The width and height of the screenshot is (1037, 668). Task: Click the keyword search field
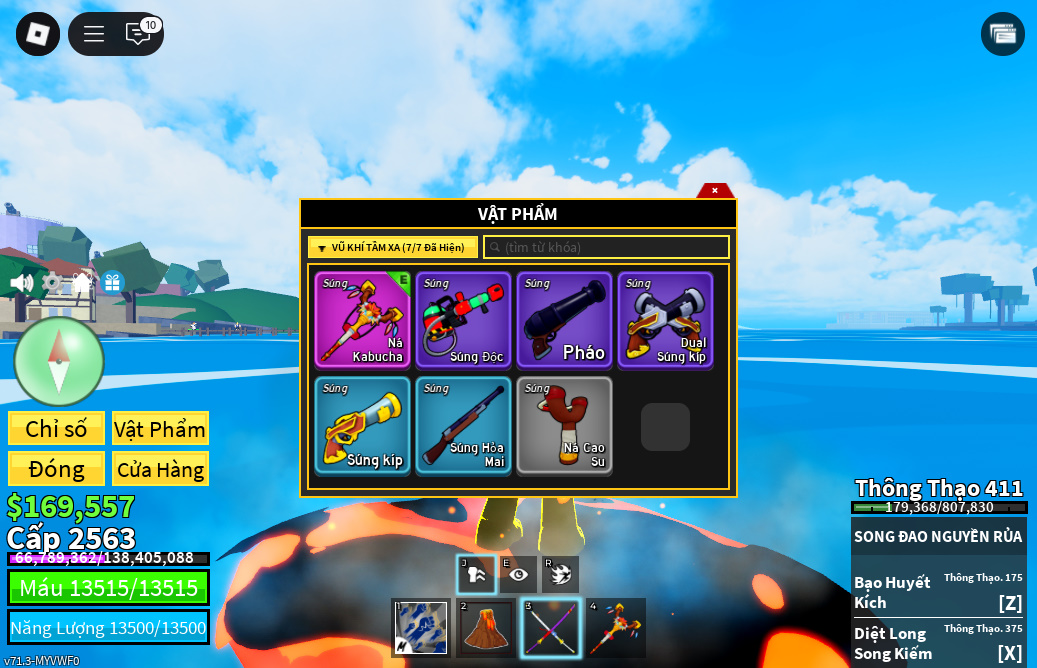pyautogui.click(x=606, y=247)
